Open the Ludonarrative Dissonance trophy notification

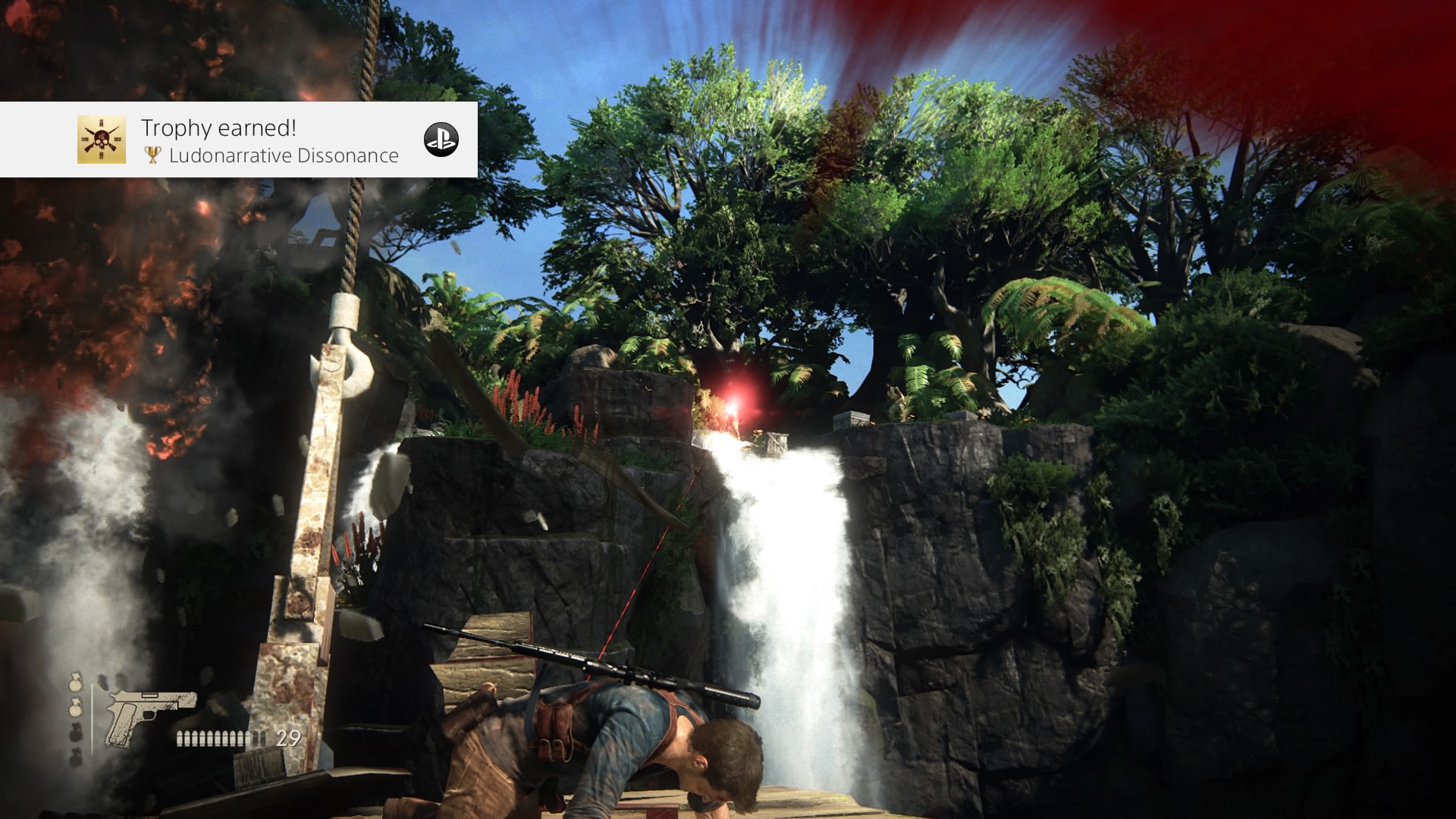click(269, 141)
